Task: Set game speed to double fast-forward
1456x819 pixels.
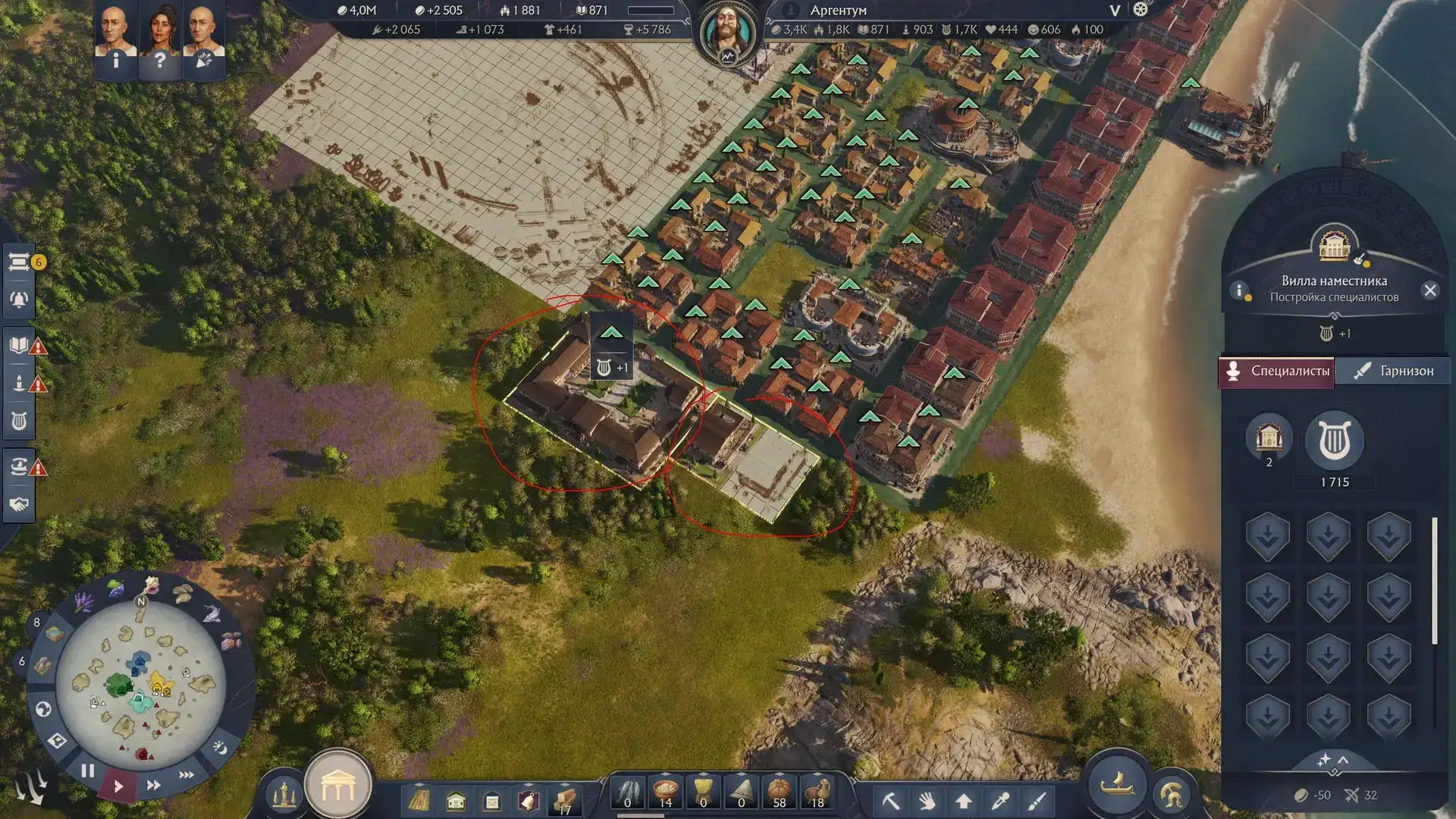Action: 153,785
